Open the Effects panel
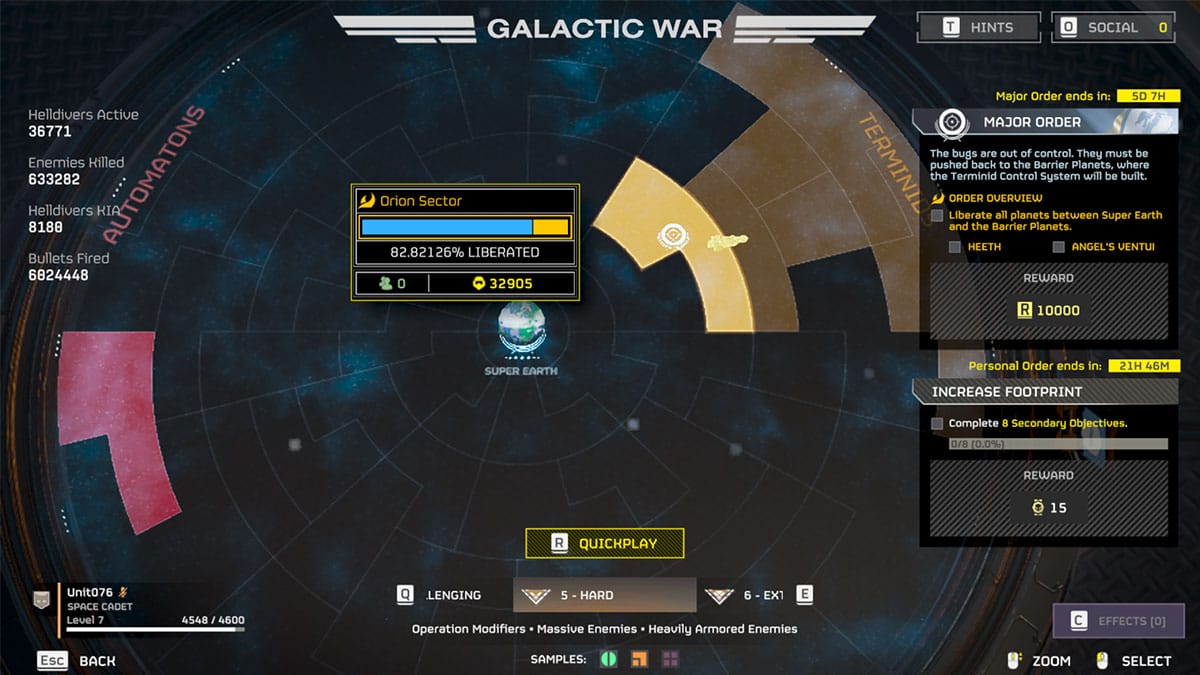This screenshot has height=675, width=1200. (x=1118, y=621)
